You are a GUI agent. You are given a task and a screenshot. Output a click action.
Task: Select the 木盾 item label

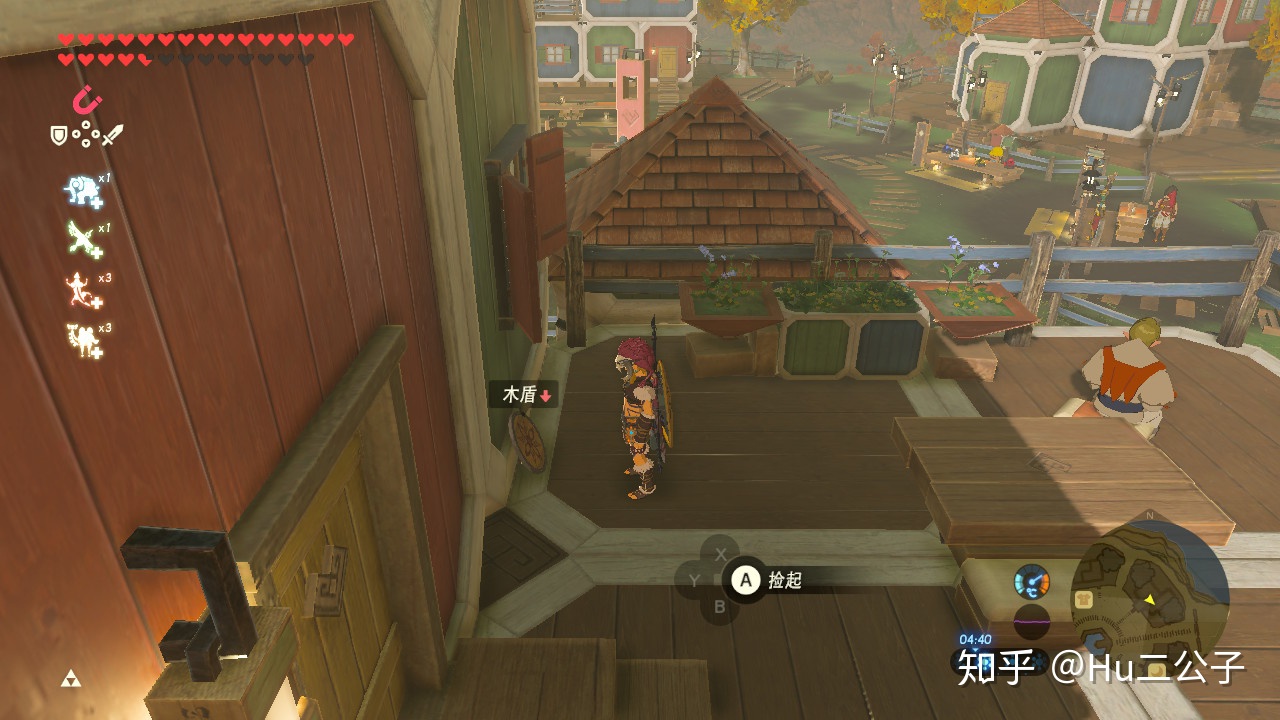526,395
